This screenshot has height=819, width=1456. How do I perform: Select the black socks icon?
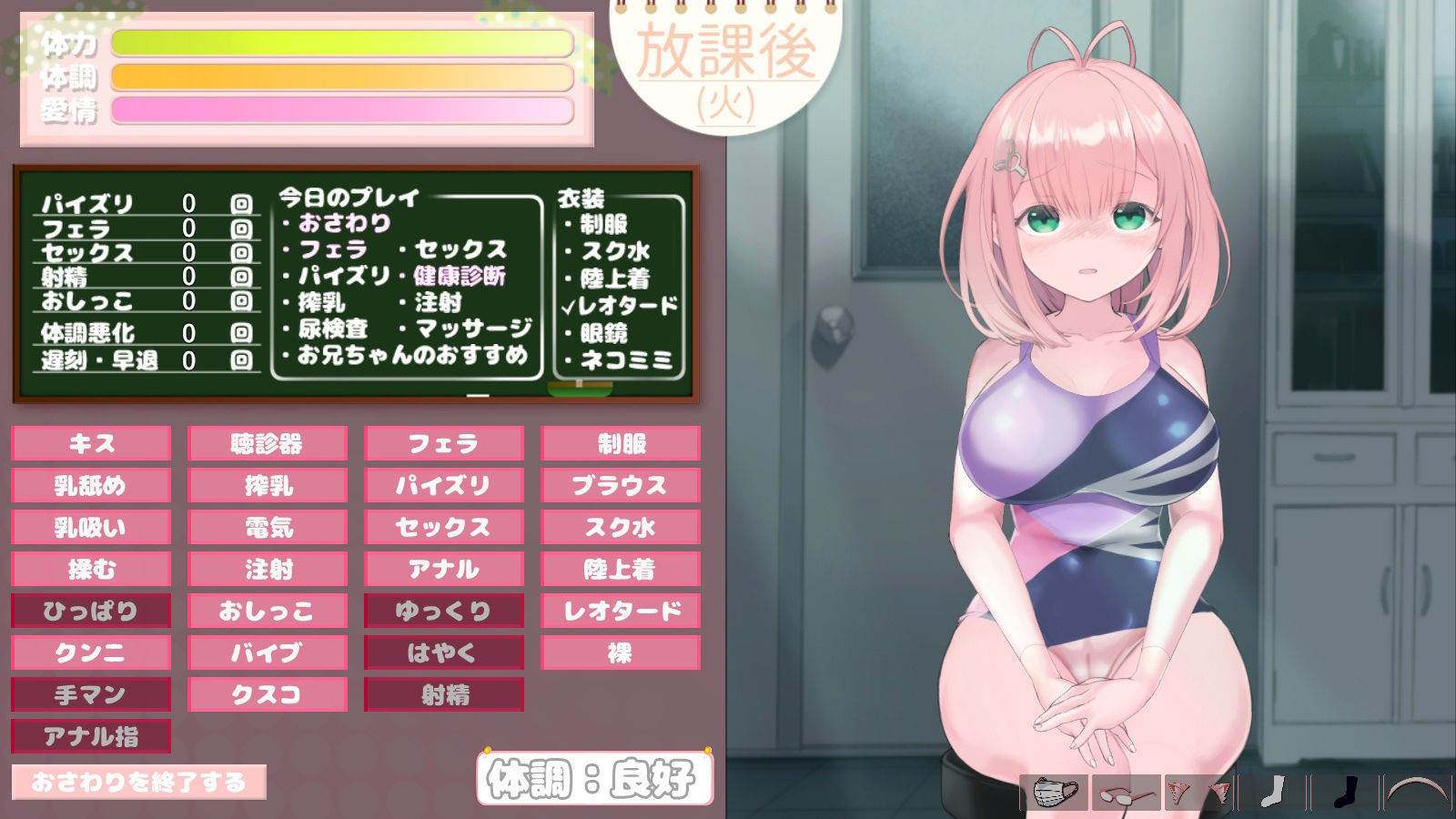pyautogui.click(x=1345, y=788)
